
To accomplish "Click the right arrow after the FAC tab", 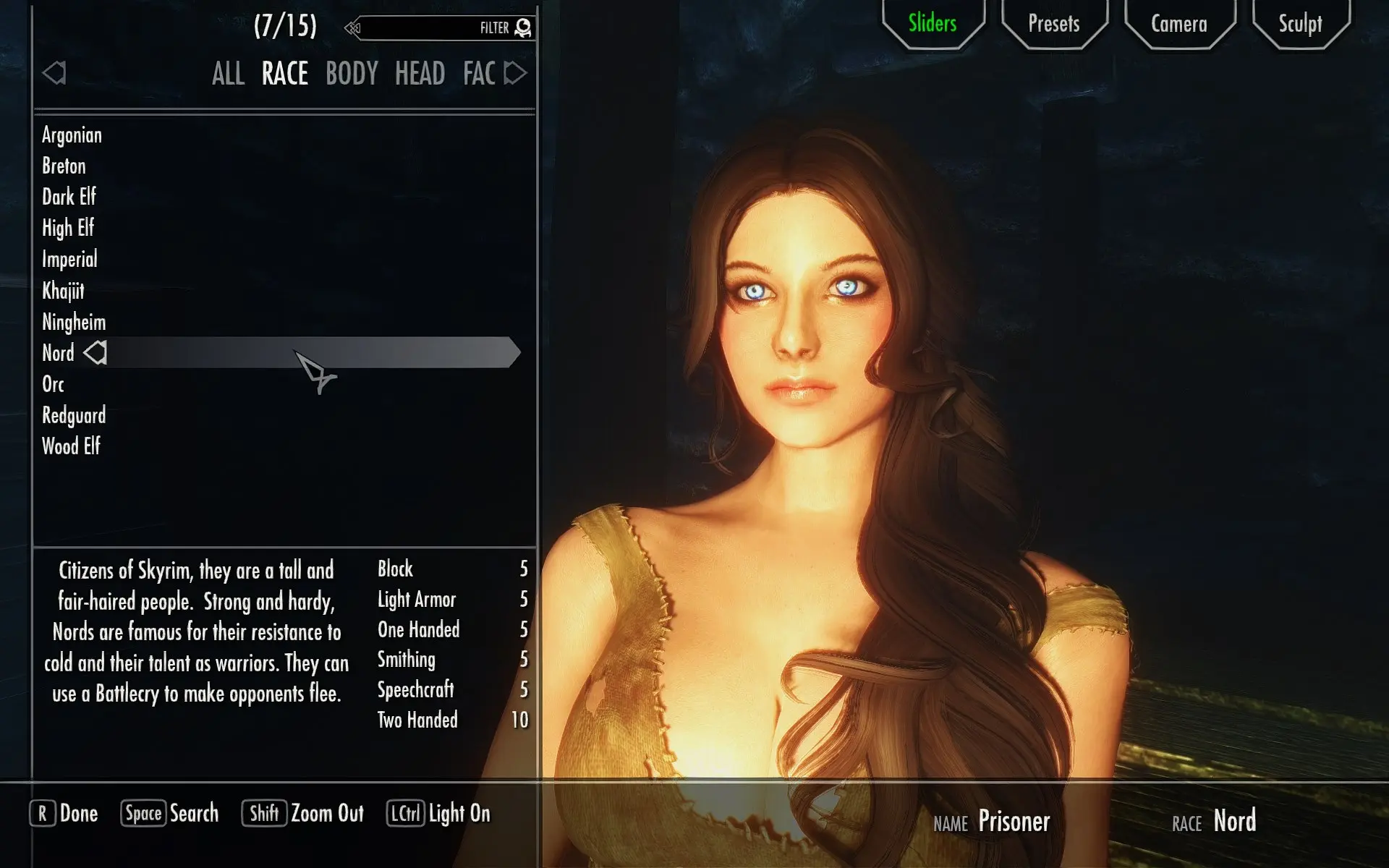I will pos(516,72).
